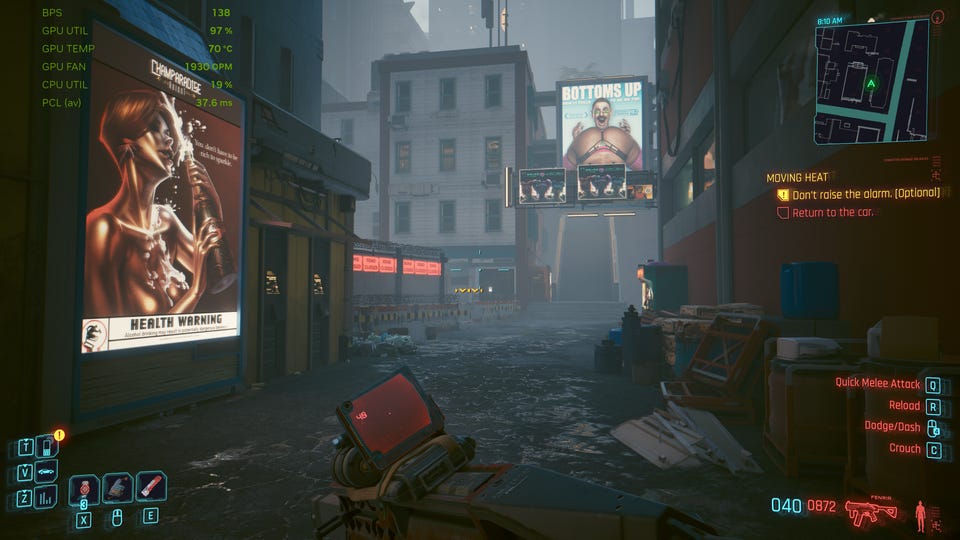Select the Fenrir weapon icon
The height and width of the screenshot is (540, 960).
(871, 513)
